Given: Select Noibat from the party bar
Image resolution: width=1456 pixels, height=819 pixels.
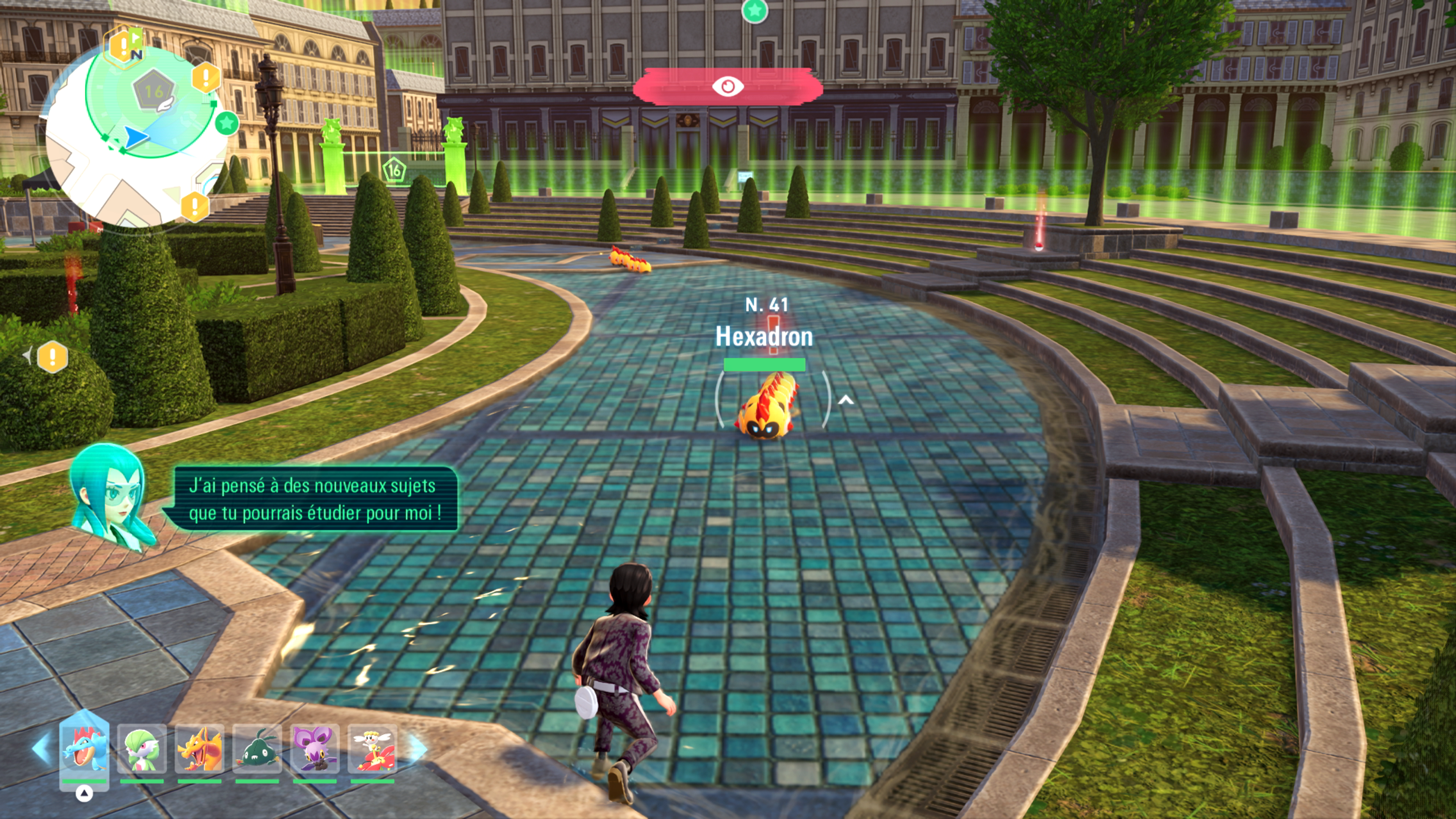Looking at the screenshot, I should click(x=315, y=749).
